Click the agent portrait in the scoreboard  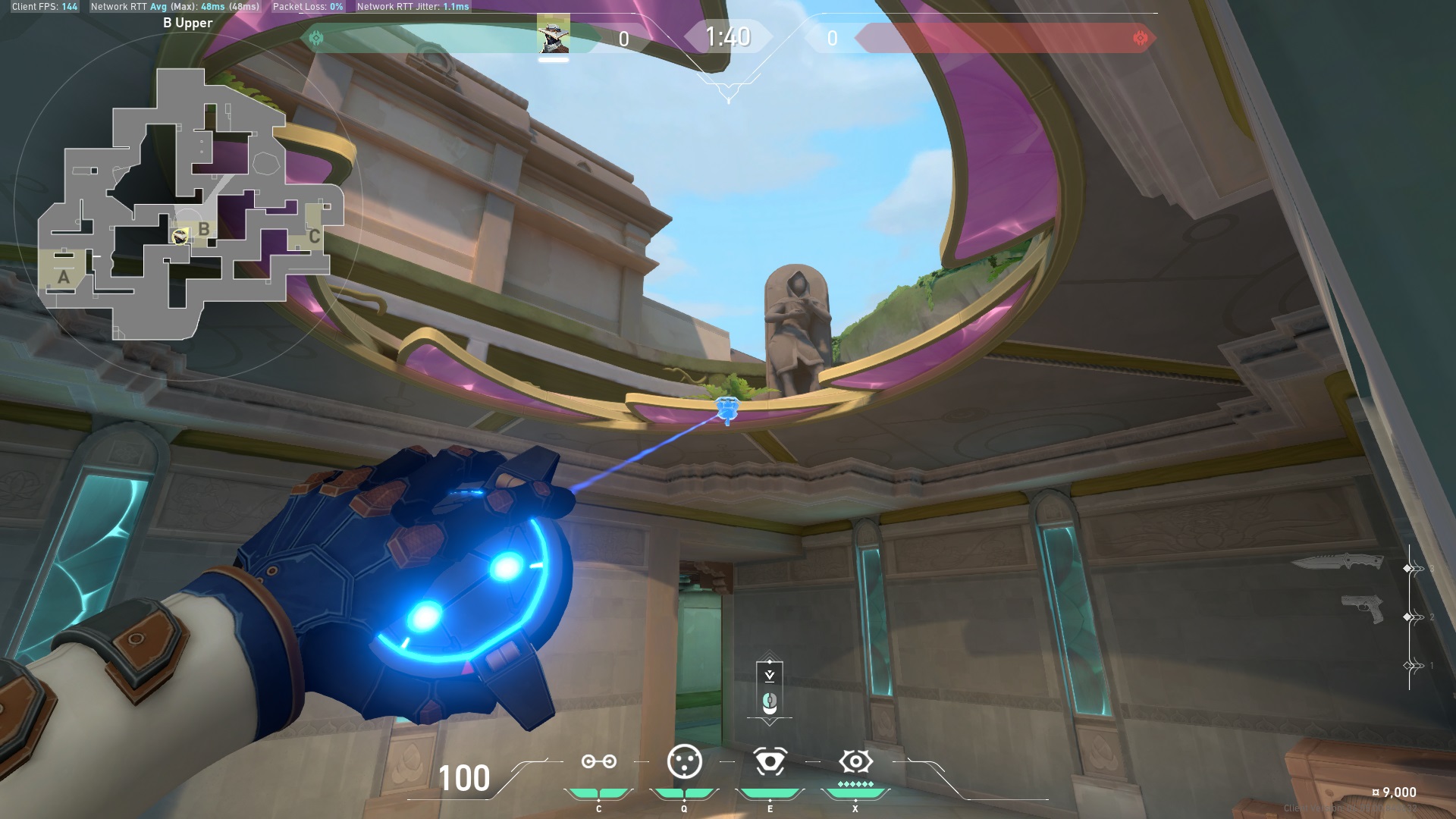(x=554, y=36)
